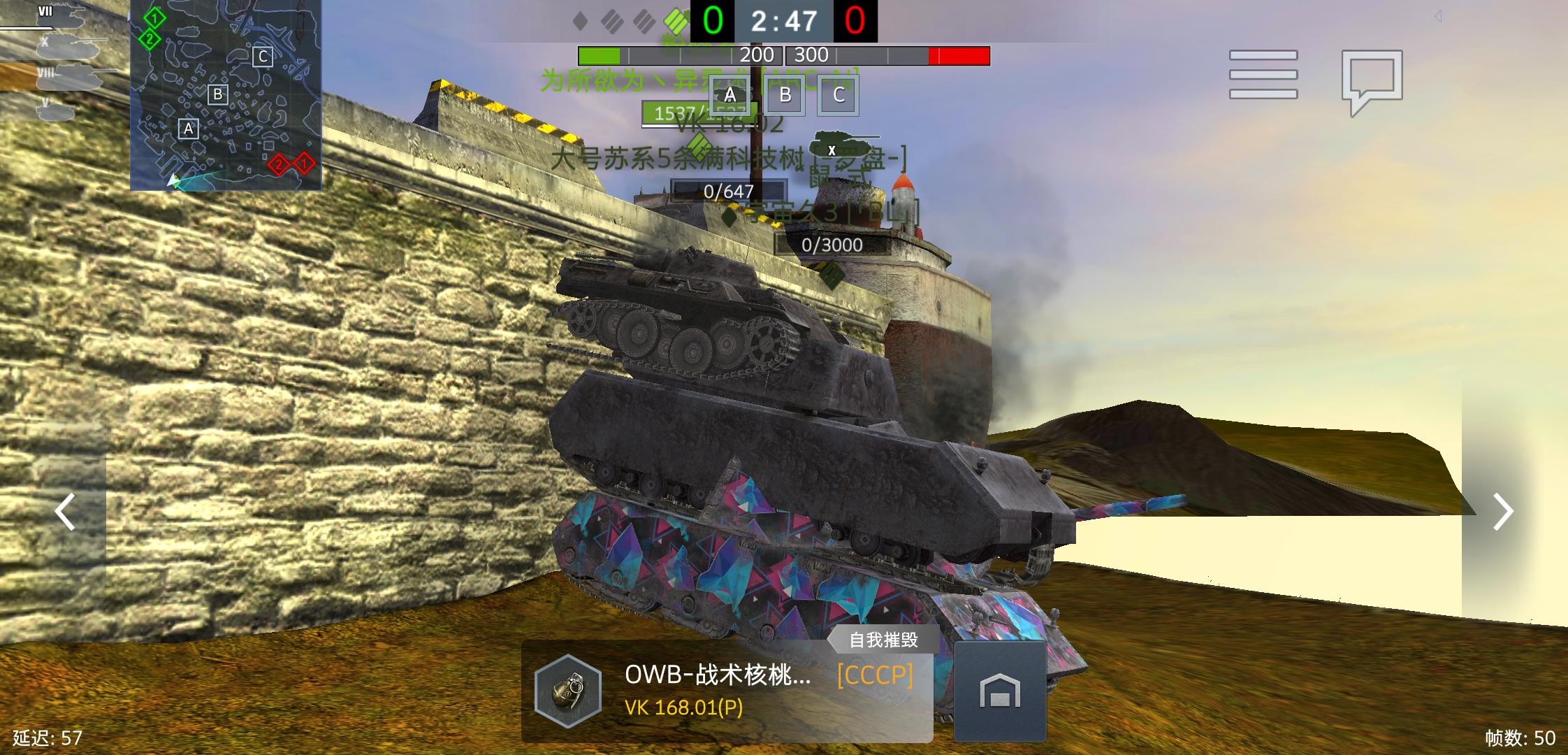Switch to previous player with left arrow
Screen dimensions: 1568x755
pos(64,512)
